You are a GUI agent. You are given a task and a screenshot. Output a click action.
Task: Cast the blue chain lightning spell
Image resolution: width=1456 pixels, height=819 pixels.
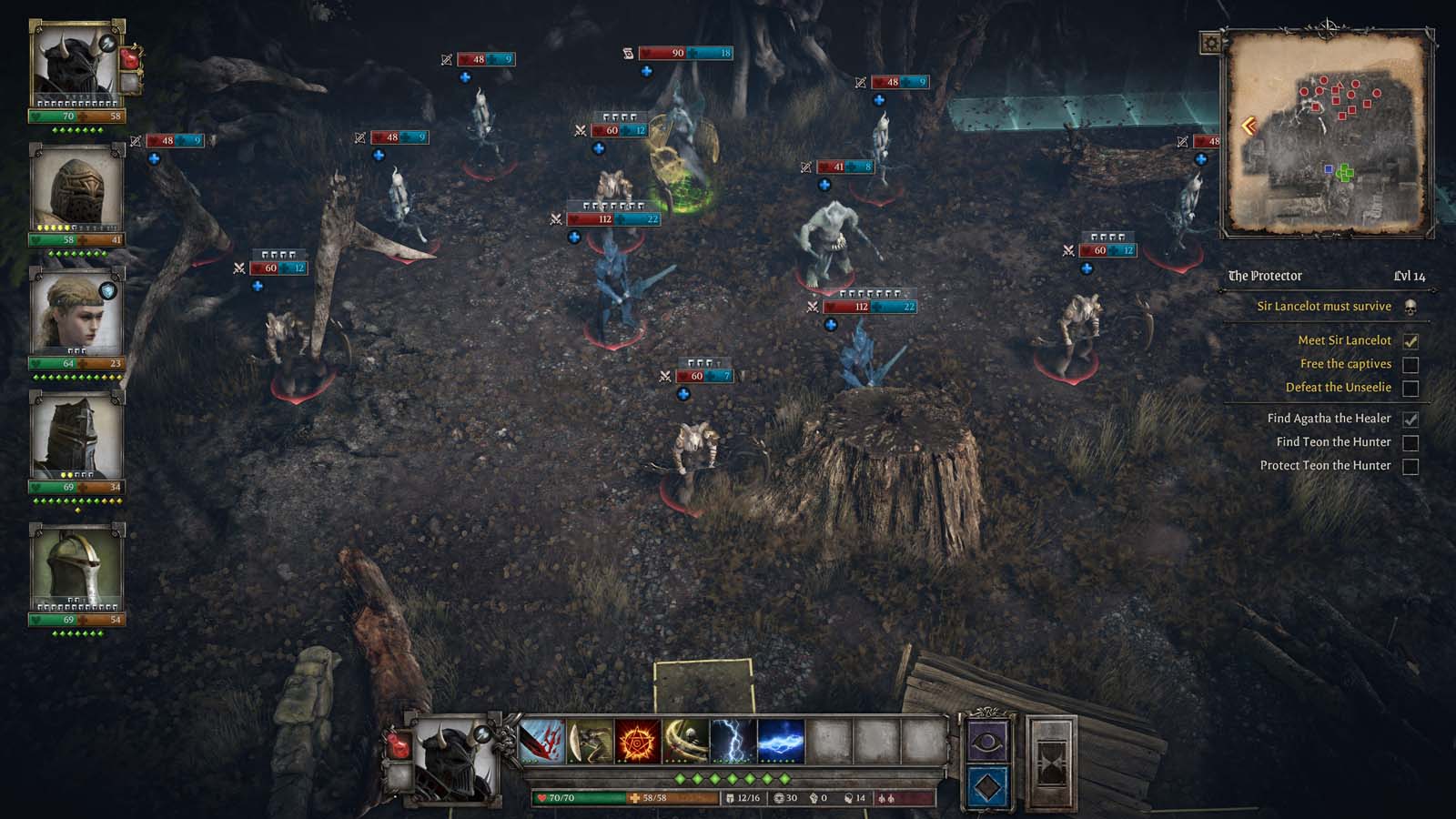(781, 741)
